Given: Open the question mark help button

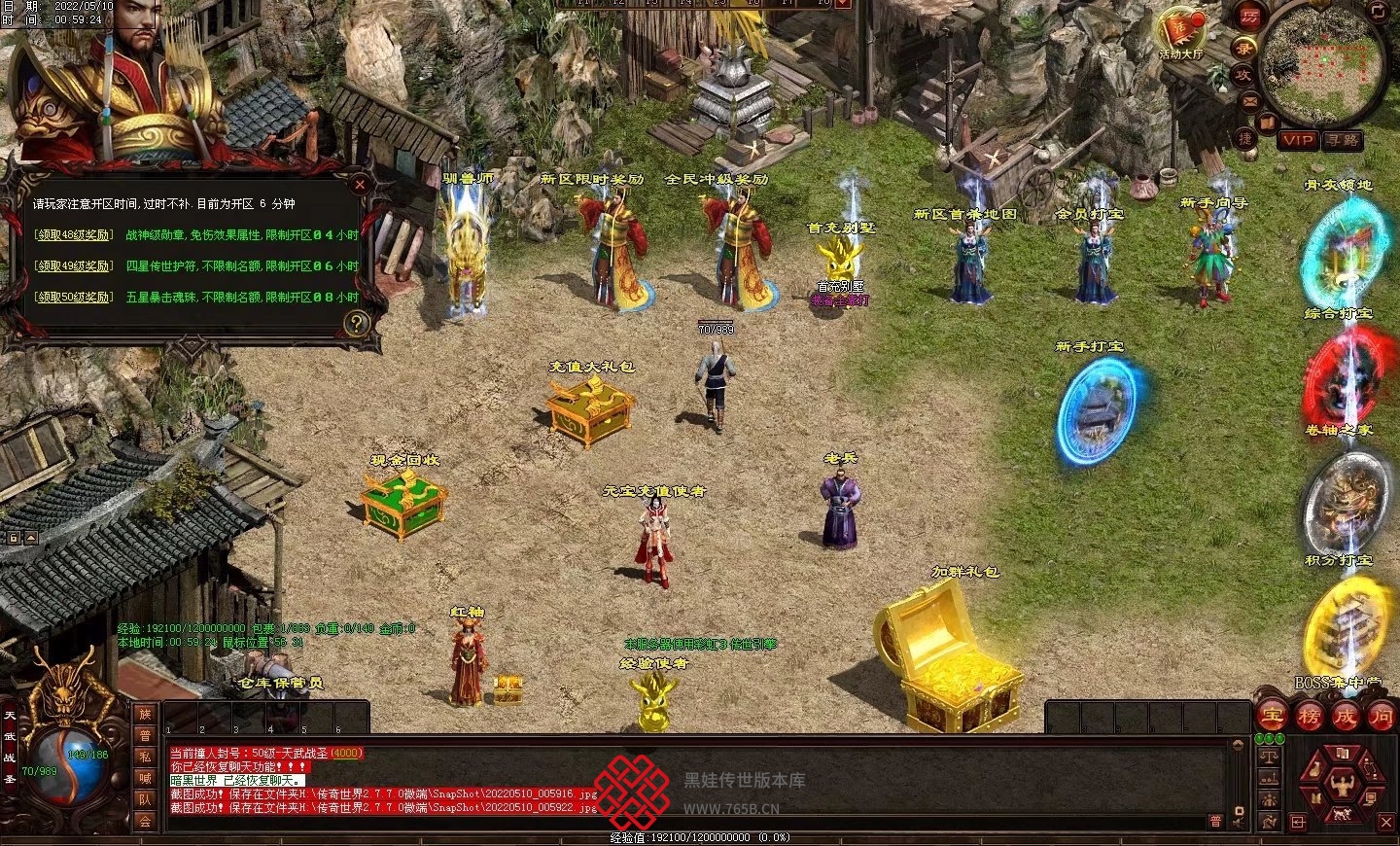Looking at the screenshot, I should pos(357,323).
